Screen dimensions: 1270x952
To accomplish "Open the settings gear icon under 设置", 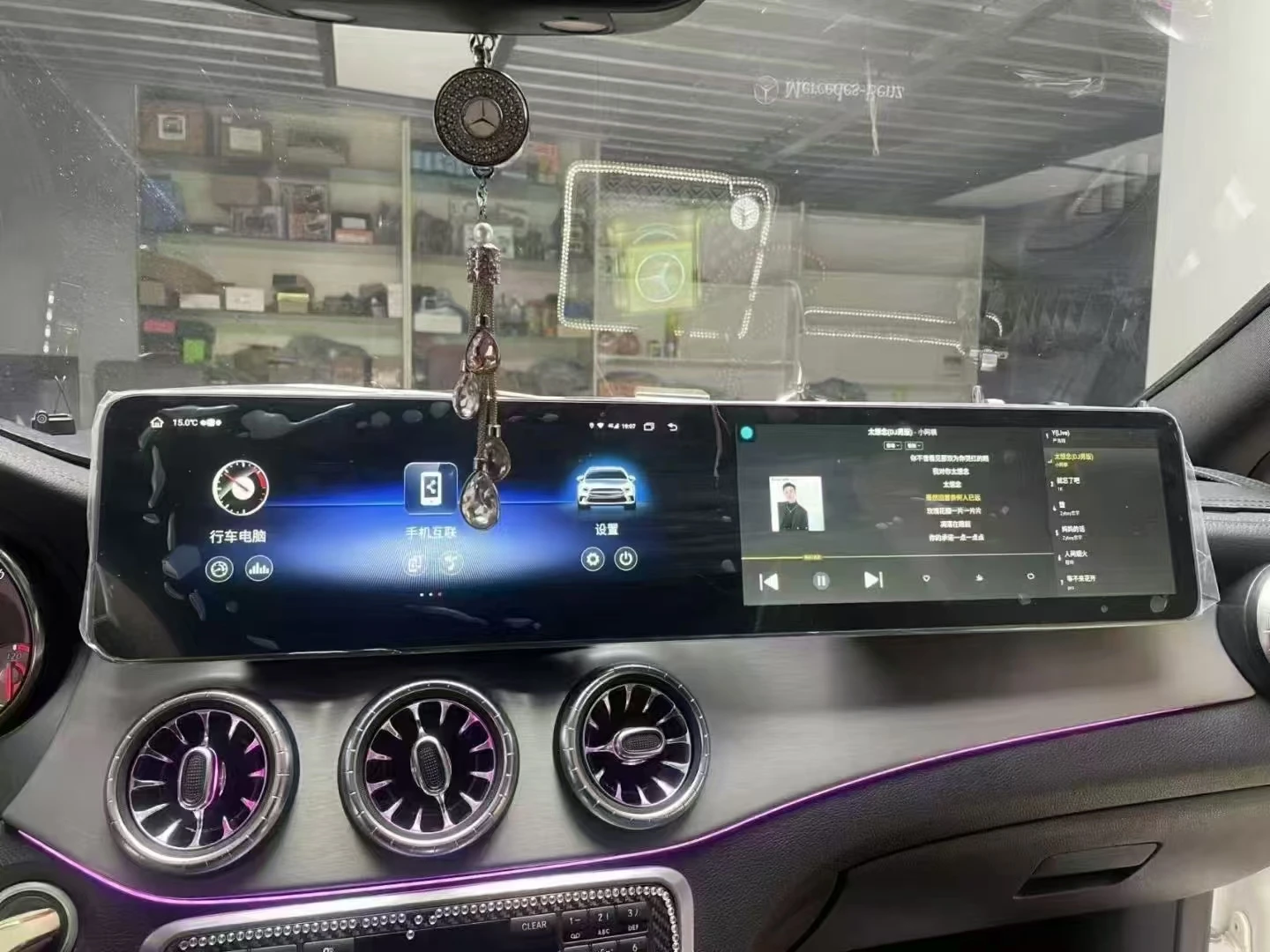I will (x=592, y=560).
